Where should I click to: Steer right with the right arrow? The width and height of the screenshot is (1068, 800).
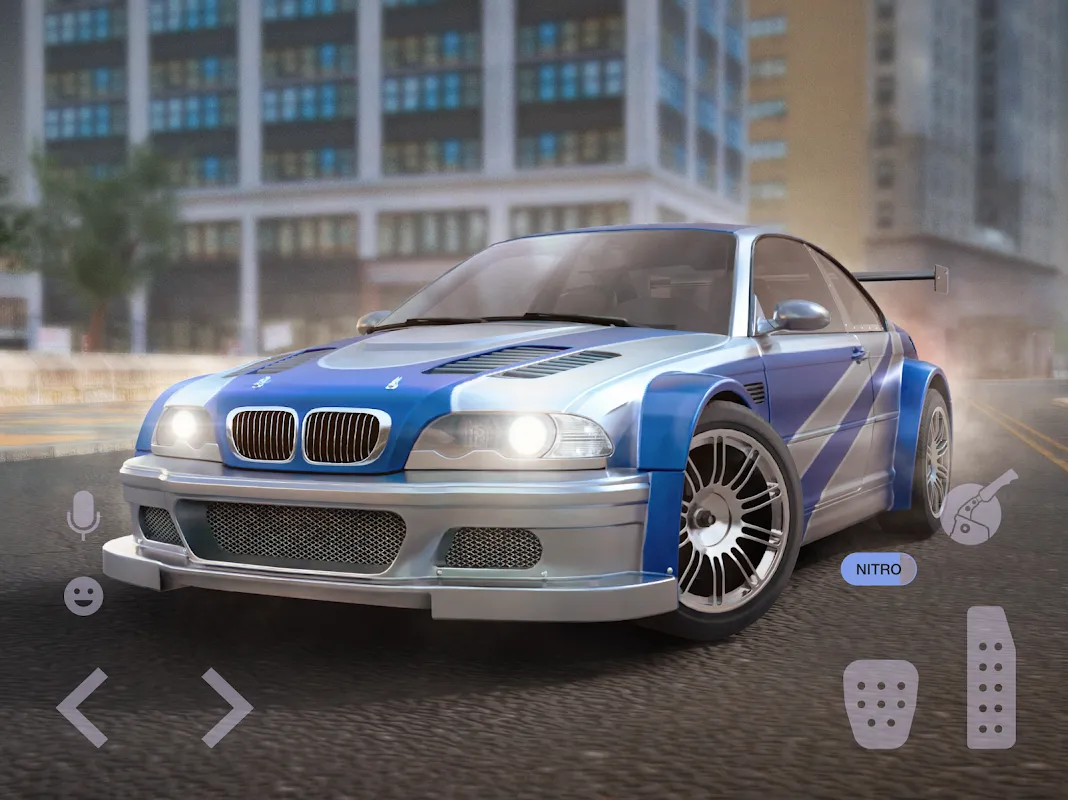[226, 708]
